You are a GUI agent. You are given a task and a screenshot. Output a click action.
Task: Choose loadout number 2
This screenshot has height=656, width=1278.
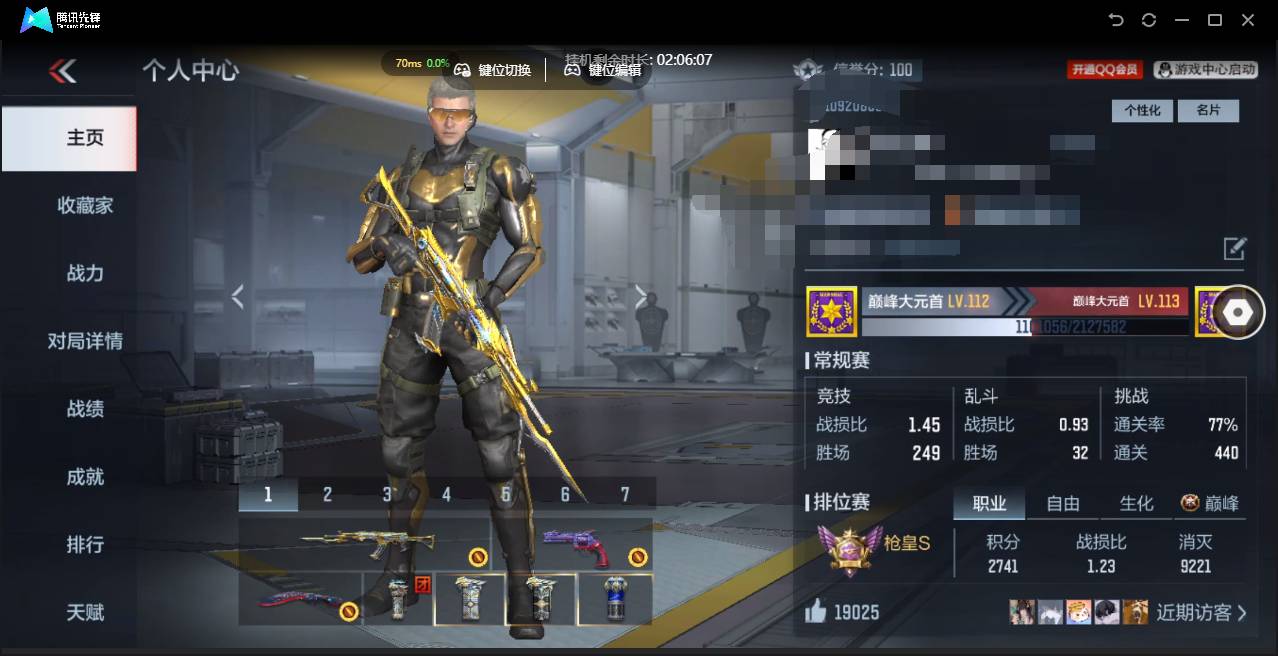[327, 494]
